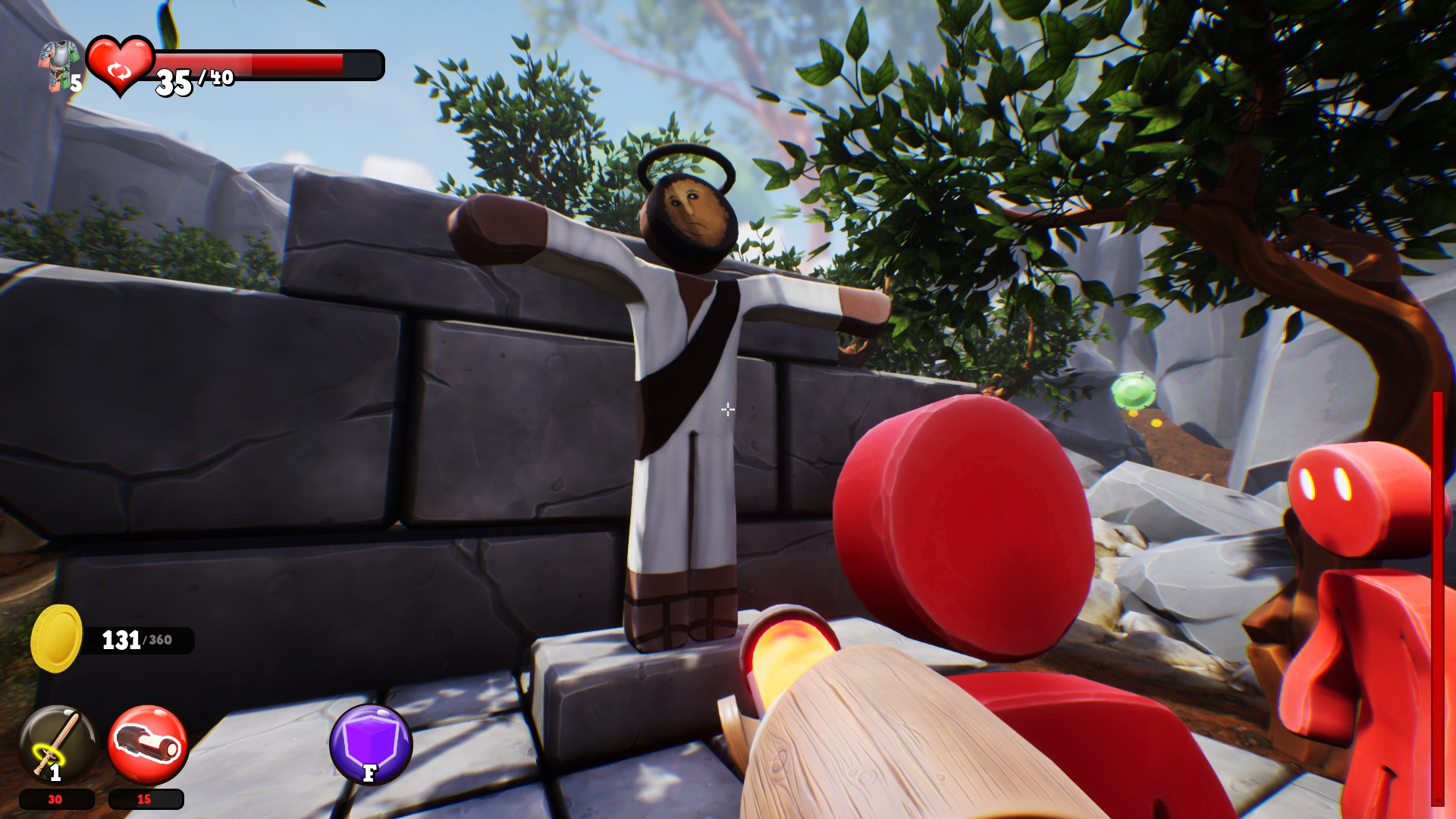Click the crosshair at screen center

(726, 409)
